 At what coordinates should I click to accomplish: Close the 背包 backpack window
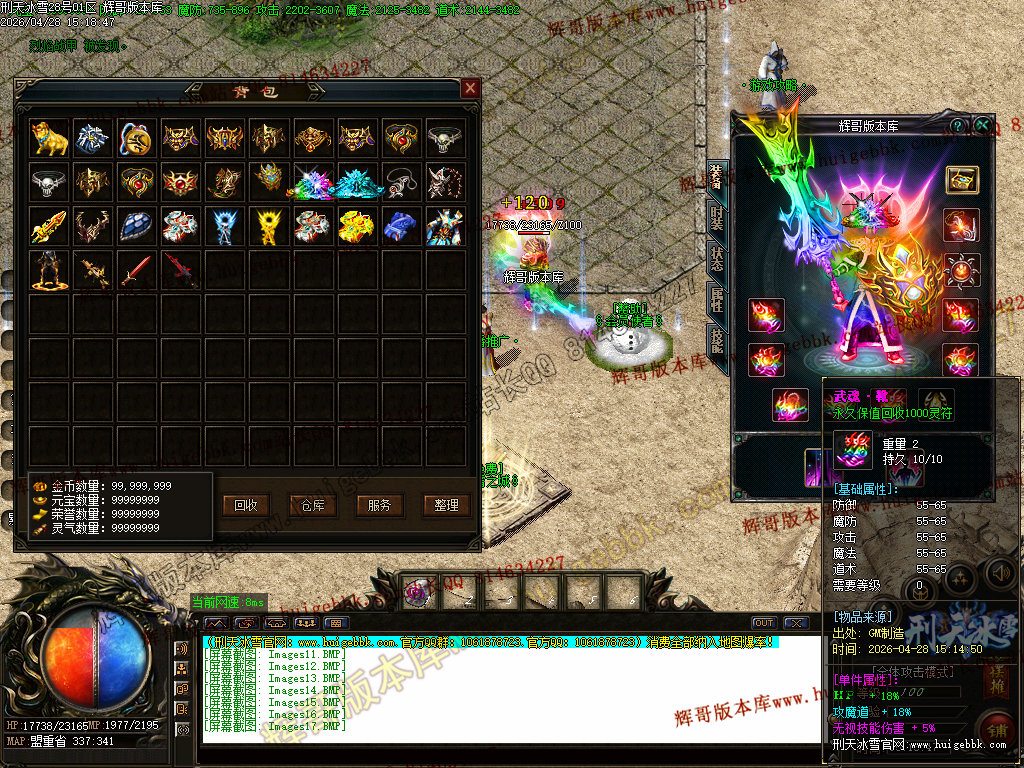(470, 89)
